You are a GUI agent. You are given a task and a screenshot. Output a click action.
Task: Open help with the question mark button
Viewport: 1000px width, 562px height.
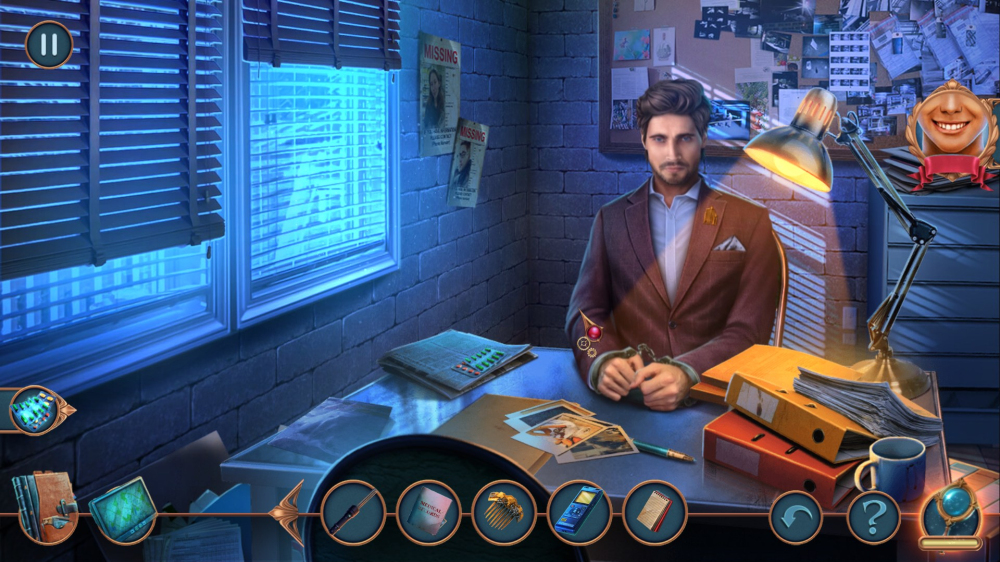point(873,517)
